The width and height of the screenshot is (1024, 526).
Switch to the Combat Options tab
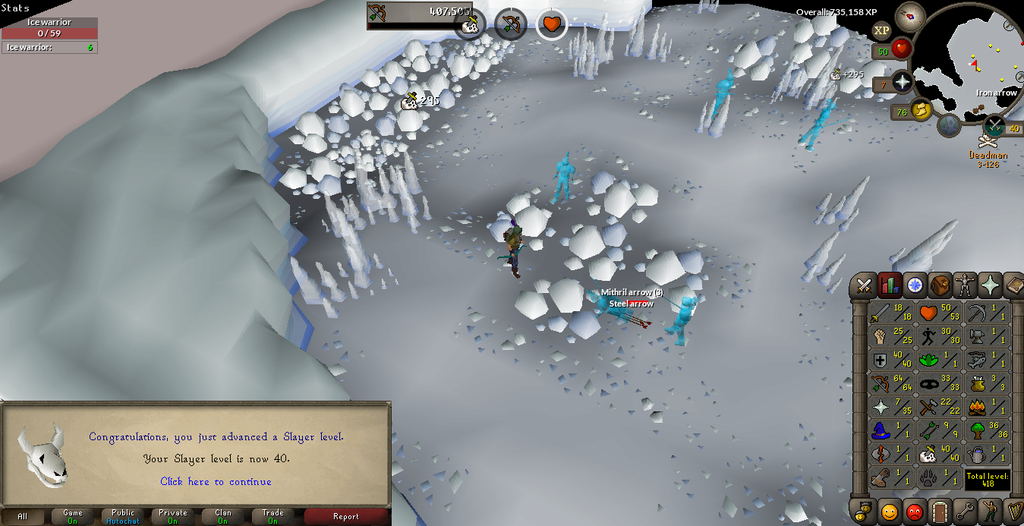pyautogui.click(x=863, y=285)
